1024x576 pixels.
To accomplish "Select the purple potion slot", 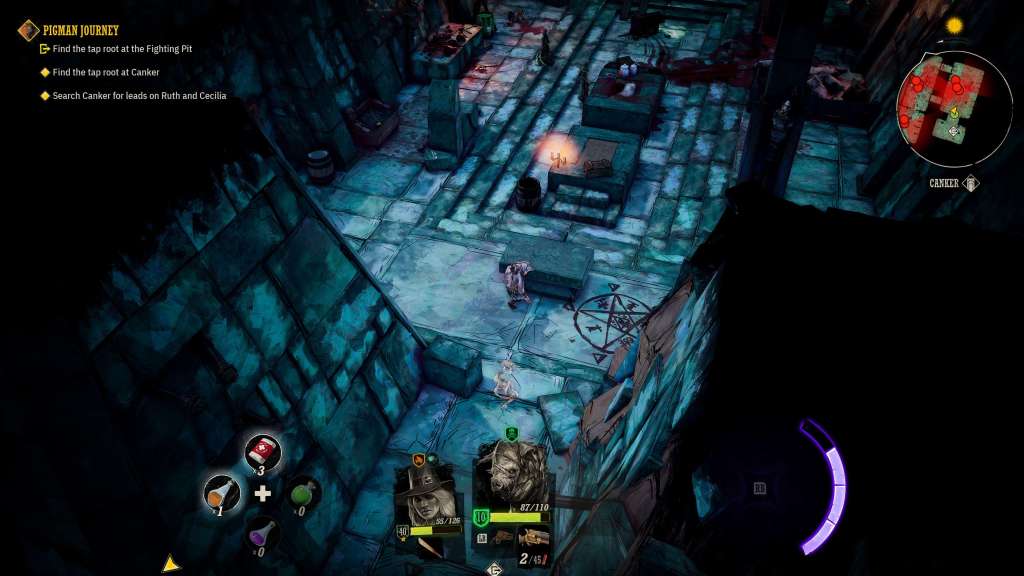I will (x=263, y=533).
